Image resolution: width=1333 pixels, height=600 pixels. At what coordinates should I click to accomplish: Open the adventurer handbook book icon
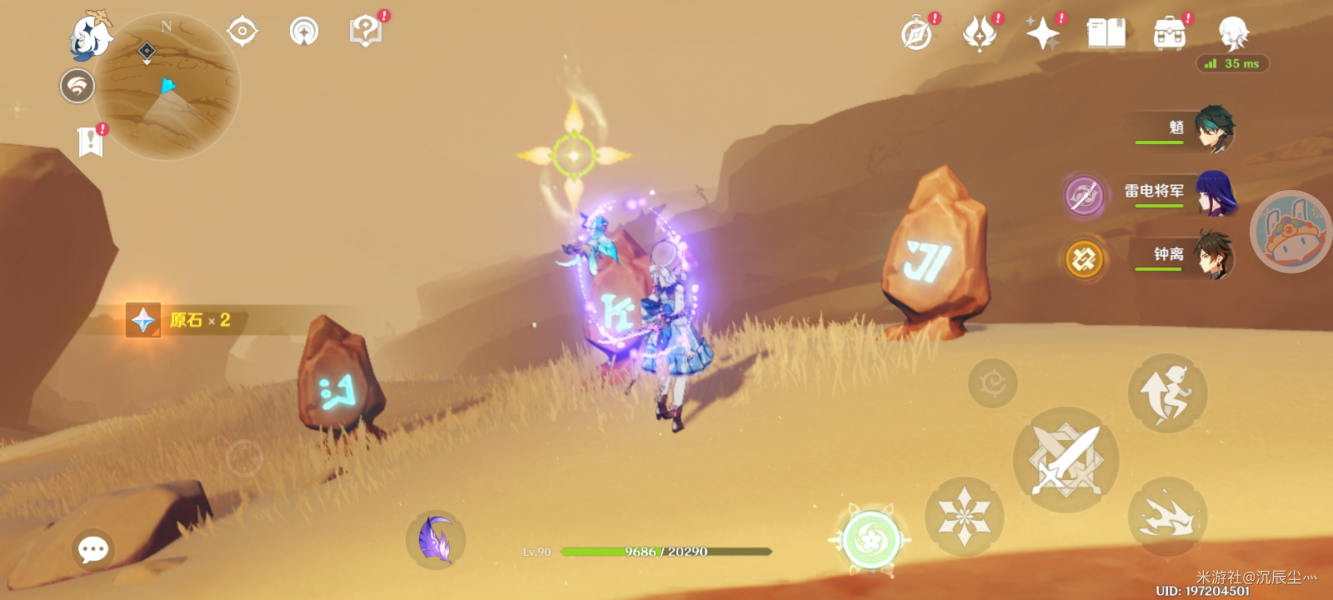pyautogui.click(x=1106, y=33)
